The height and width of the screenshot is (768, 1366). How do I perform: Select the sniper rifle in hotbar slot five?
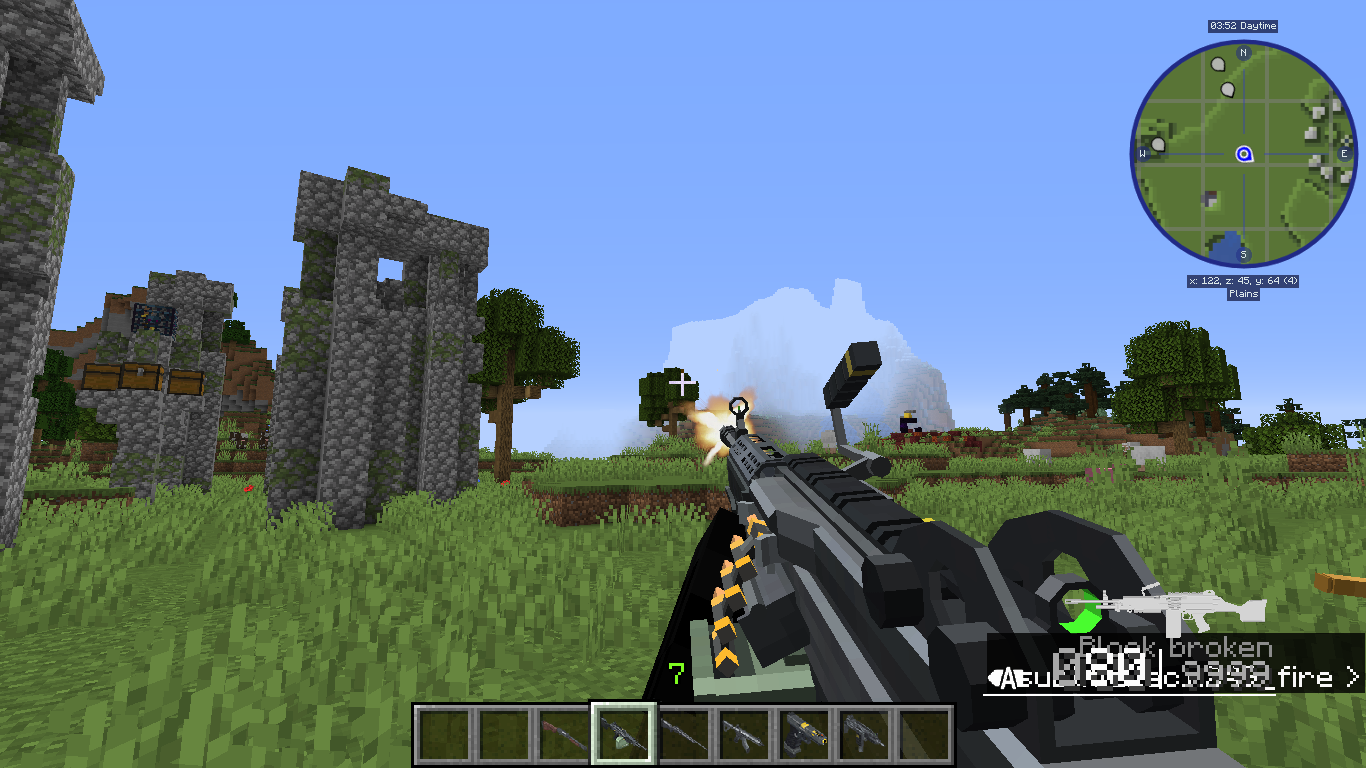coord(683,733)
